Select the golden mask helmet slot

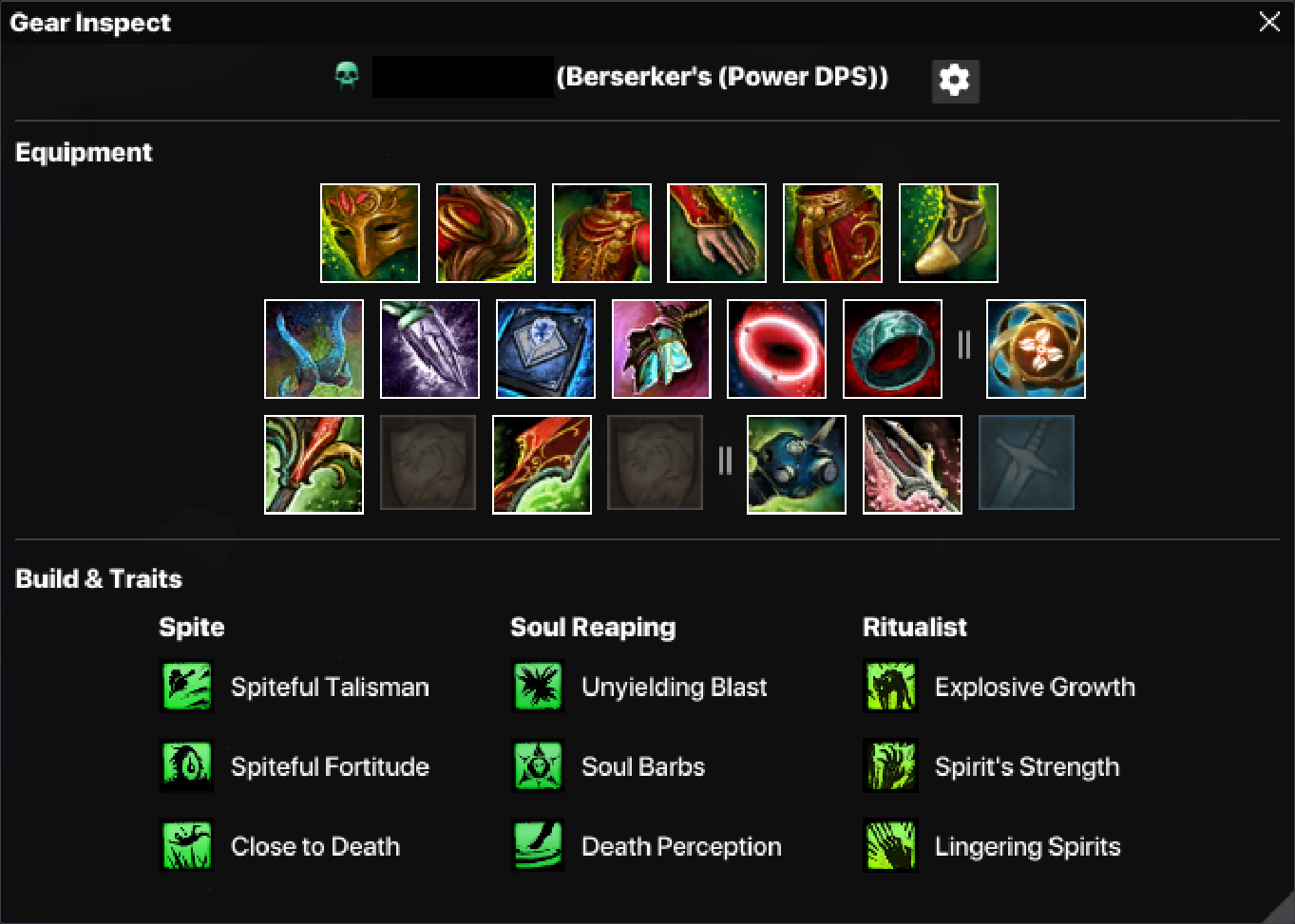point(370,234)
